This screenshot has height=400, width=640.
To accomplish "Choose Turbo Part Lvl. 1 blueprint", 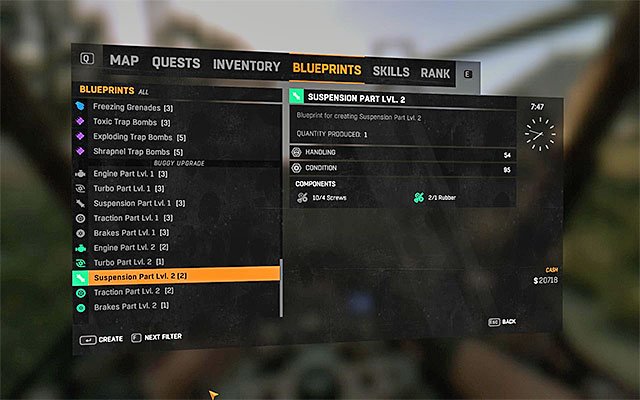I will pos(128,189).
